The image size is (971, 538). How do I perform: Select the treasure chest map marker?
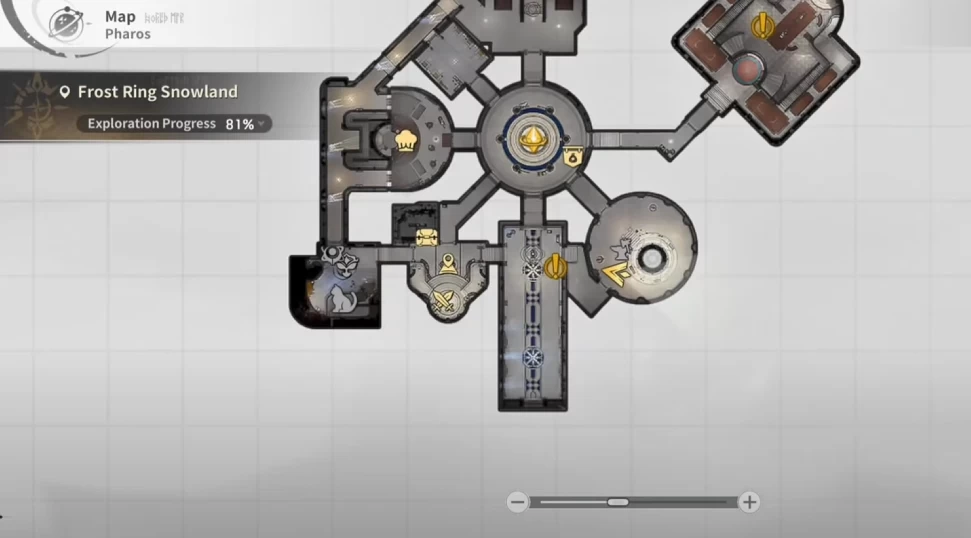tap(426, 237)
